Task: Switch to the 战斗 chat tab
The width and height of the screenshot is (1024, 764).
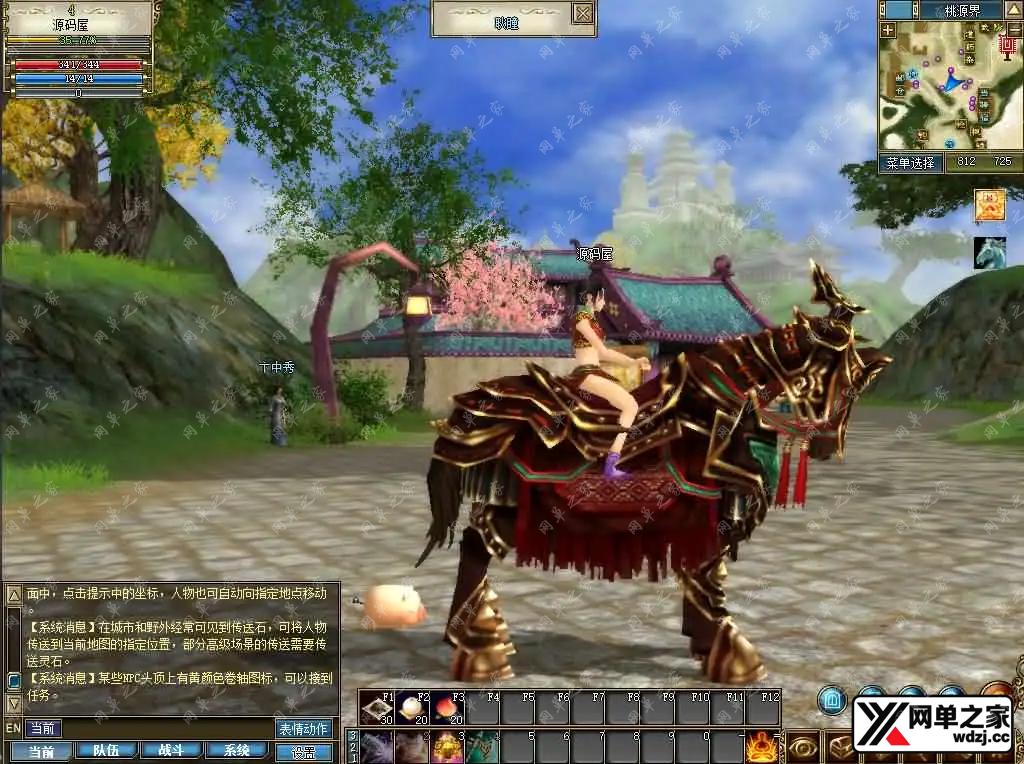Action: pyautogui.click(x=170, y=751)
